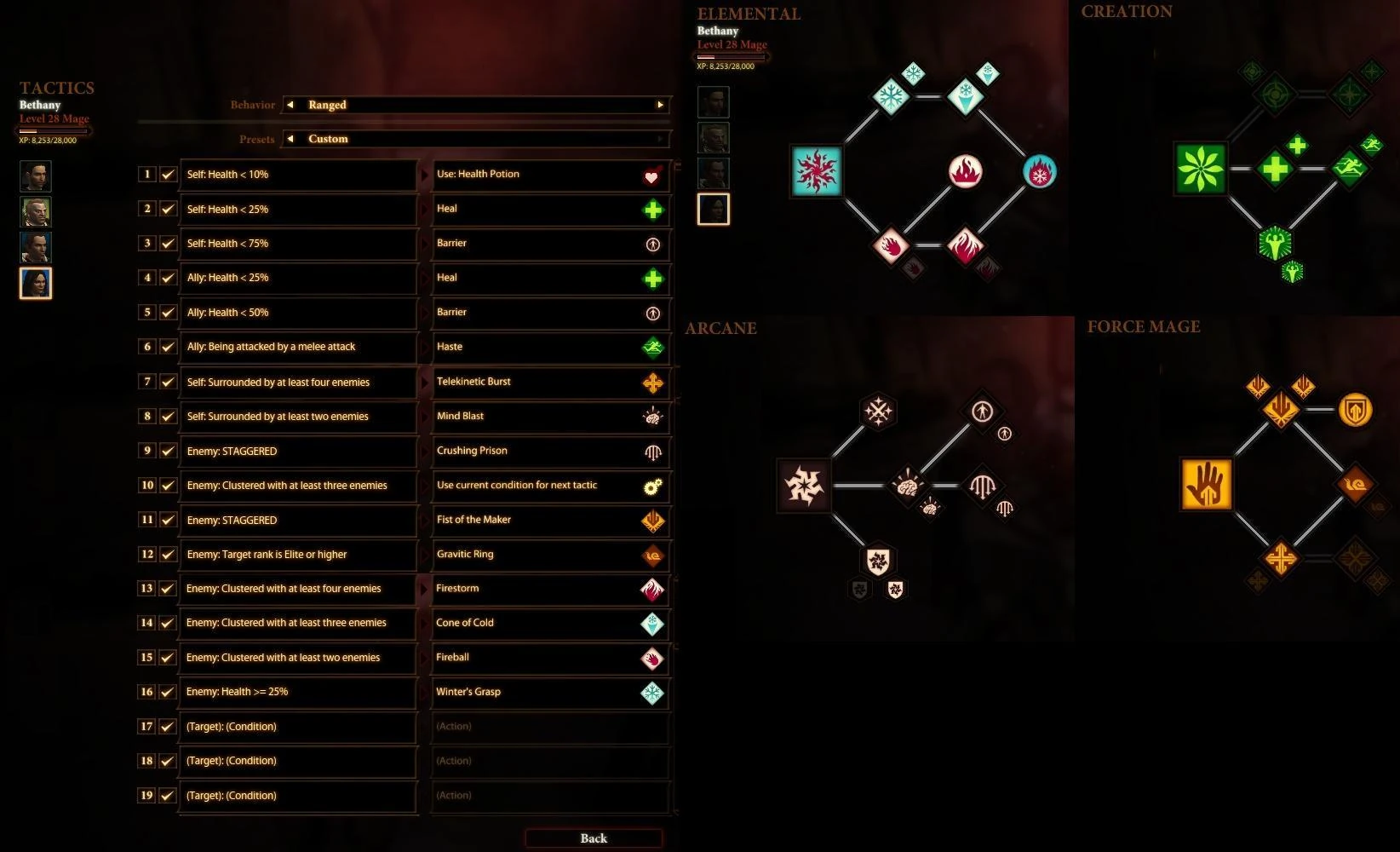Click the Back button
The height and width of the screenshot is (852, 1400).
[x=594, y=838]
